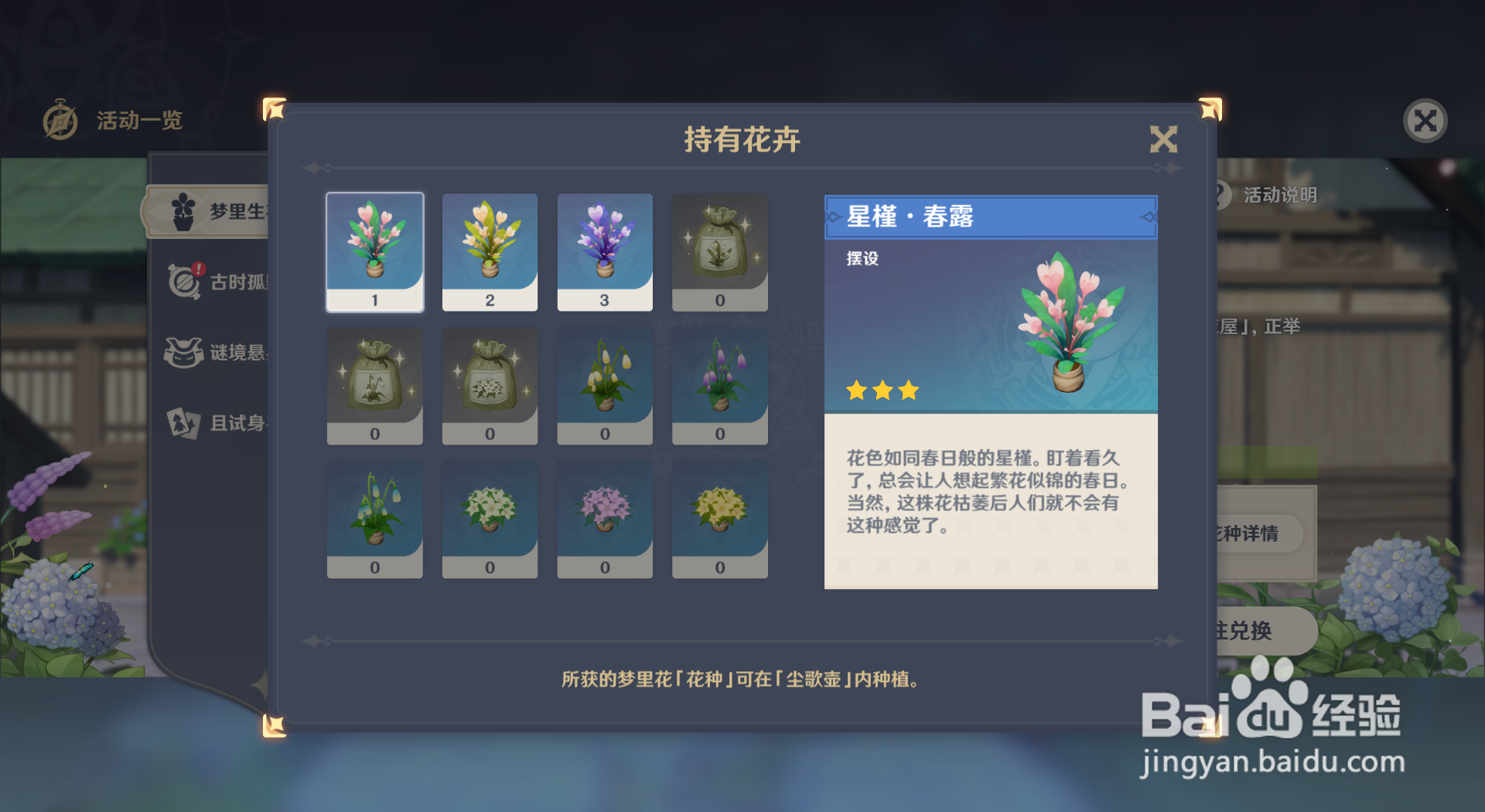Select the flower pot icon on 梦里生花 tab
1485x812 pixels.
(183, 210)
